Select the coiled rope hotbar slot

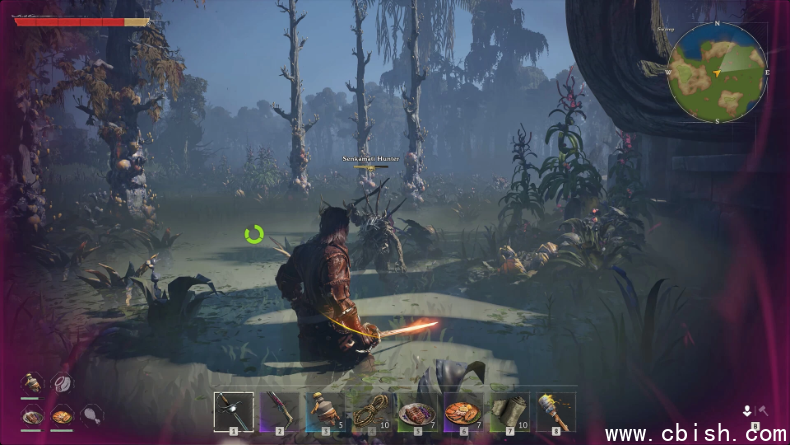[371, 411]
